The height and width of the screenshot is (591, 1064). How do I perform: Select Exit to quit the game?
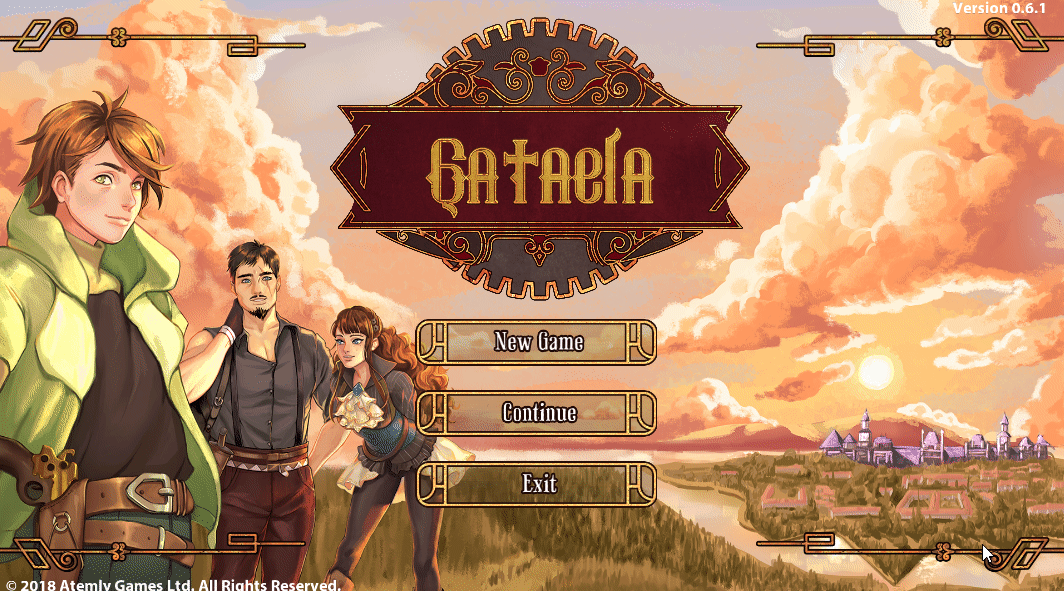[538, 485]
